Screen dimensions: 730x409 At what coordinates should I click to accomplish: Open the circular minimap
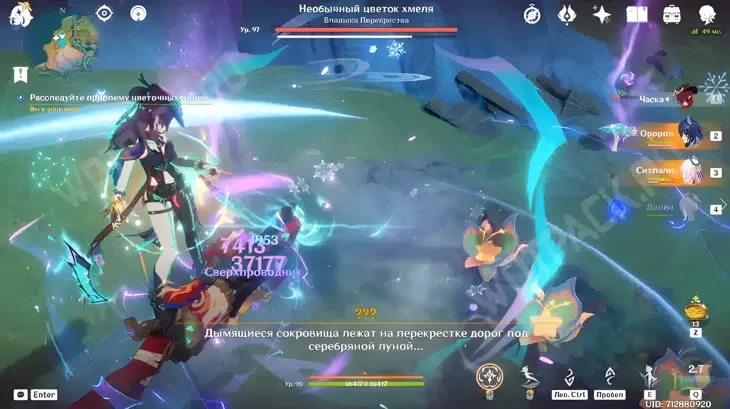coord(60,43)
